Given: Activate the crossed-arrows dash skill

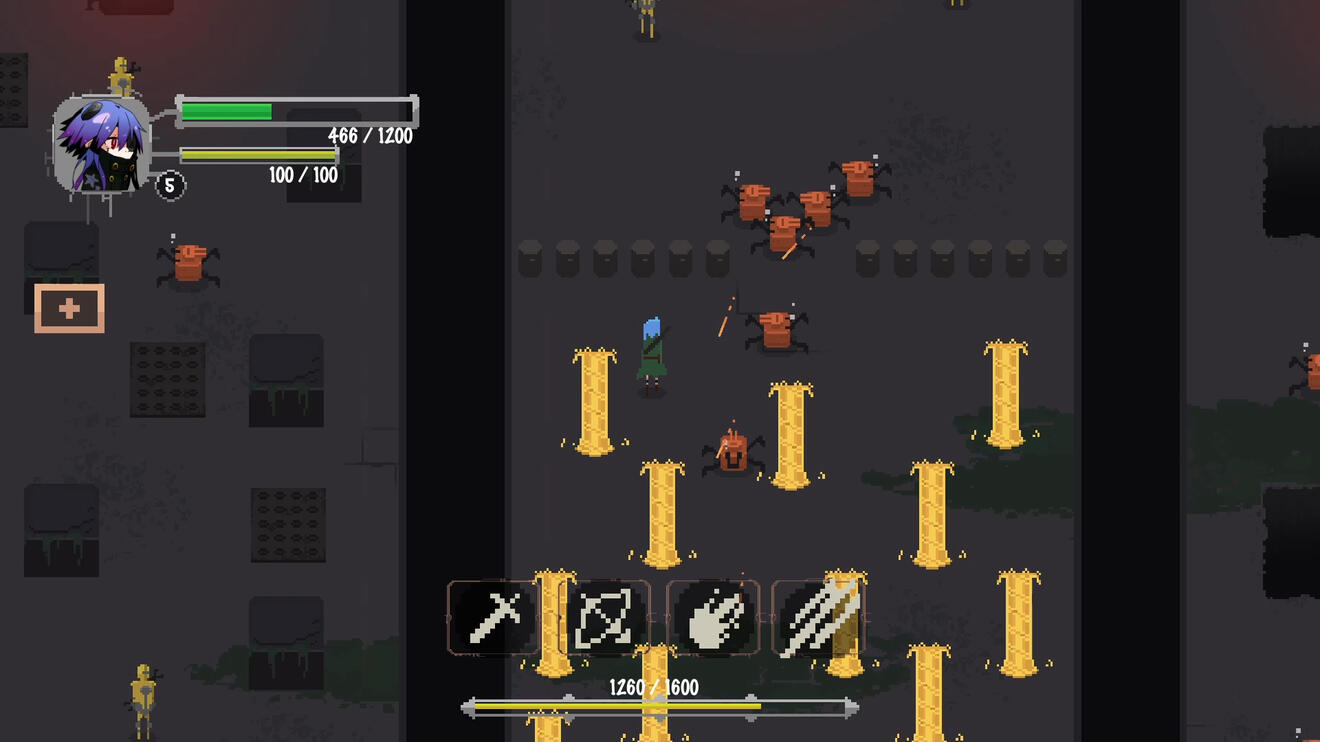Looking at the screenshot, I should 604,617.
